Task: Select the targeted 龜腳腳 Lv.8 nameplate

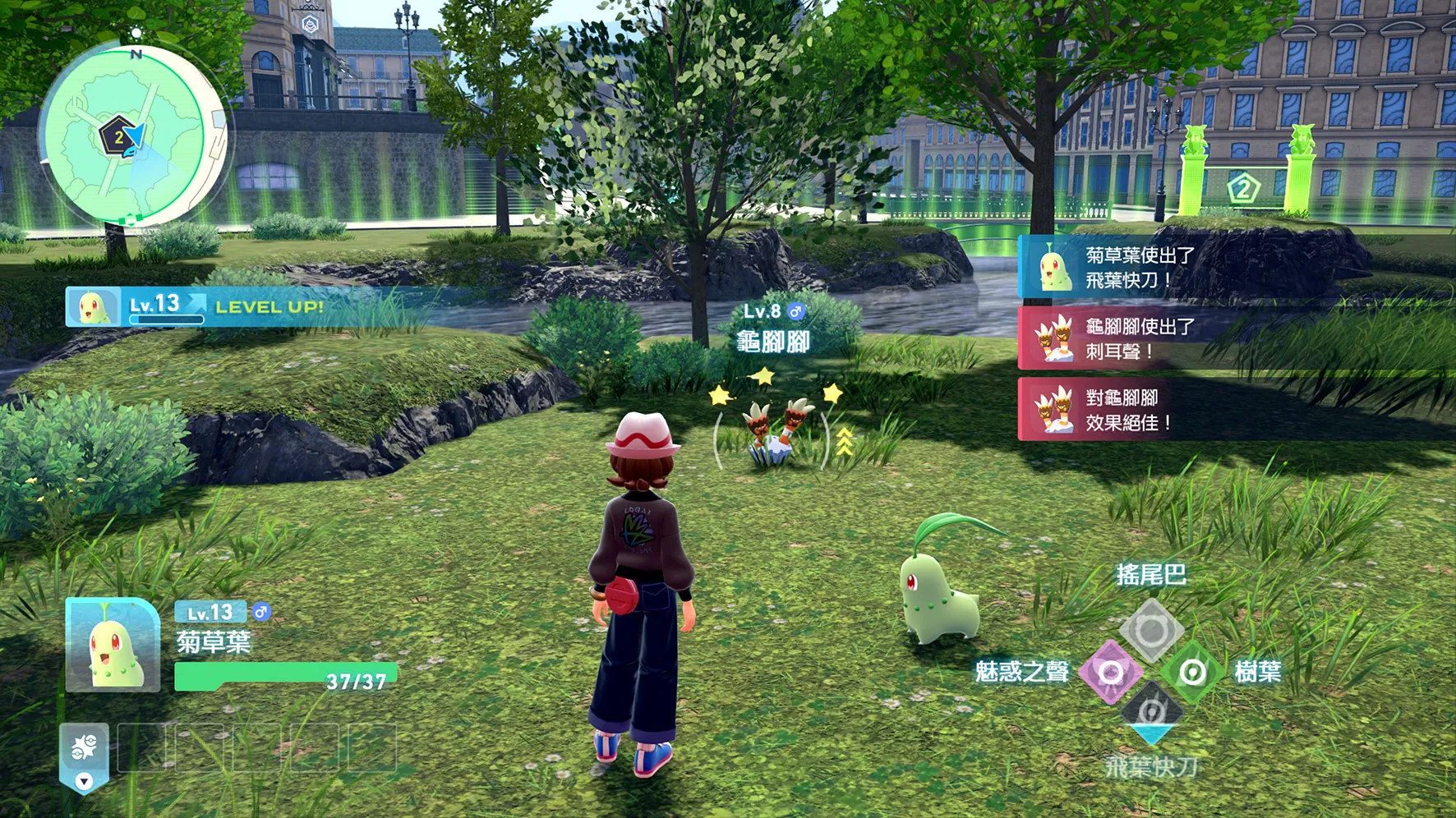Action: [x=772, y=329]
